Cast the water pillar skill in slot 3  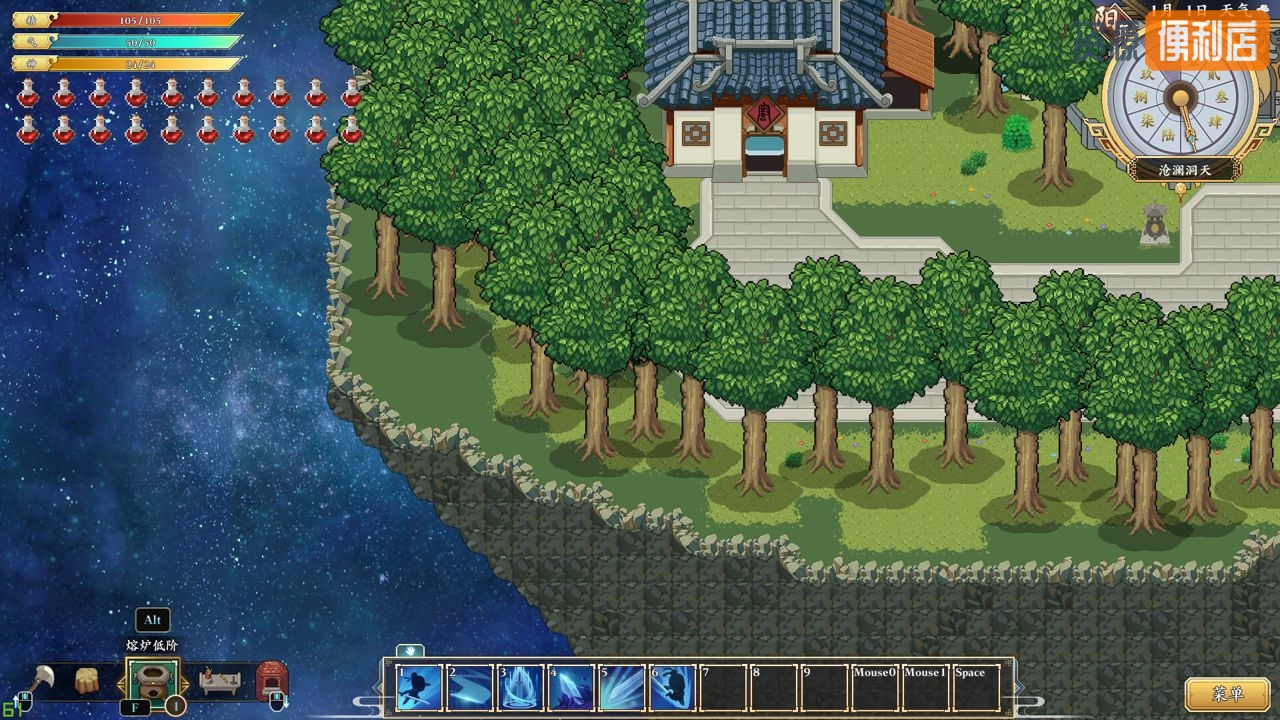[x=521, y=688]
